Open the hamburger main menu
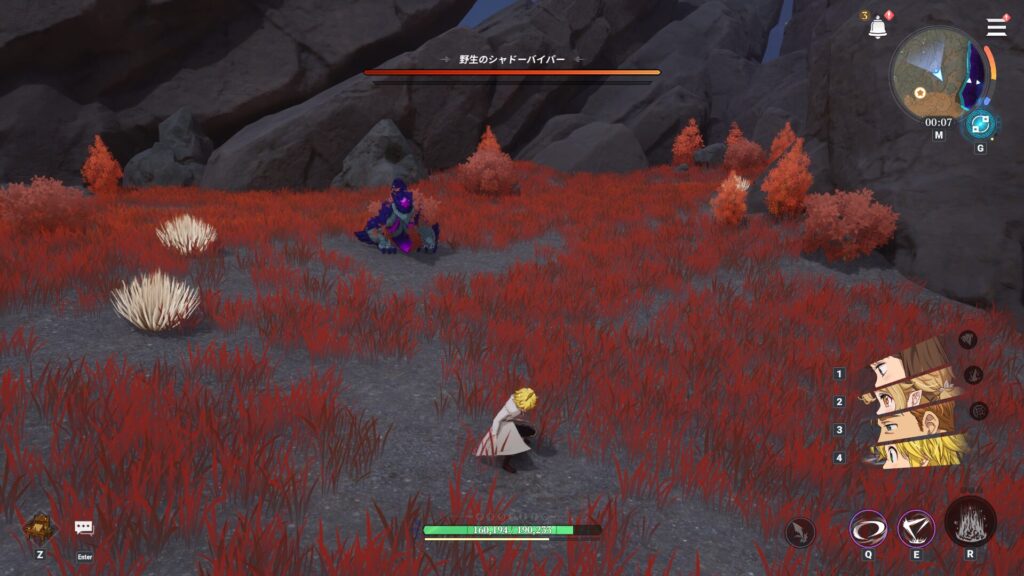The width and height of the screenshot is (1024, 576). [x=996, y=27]
